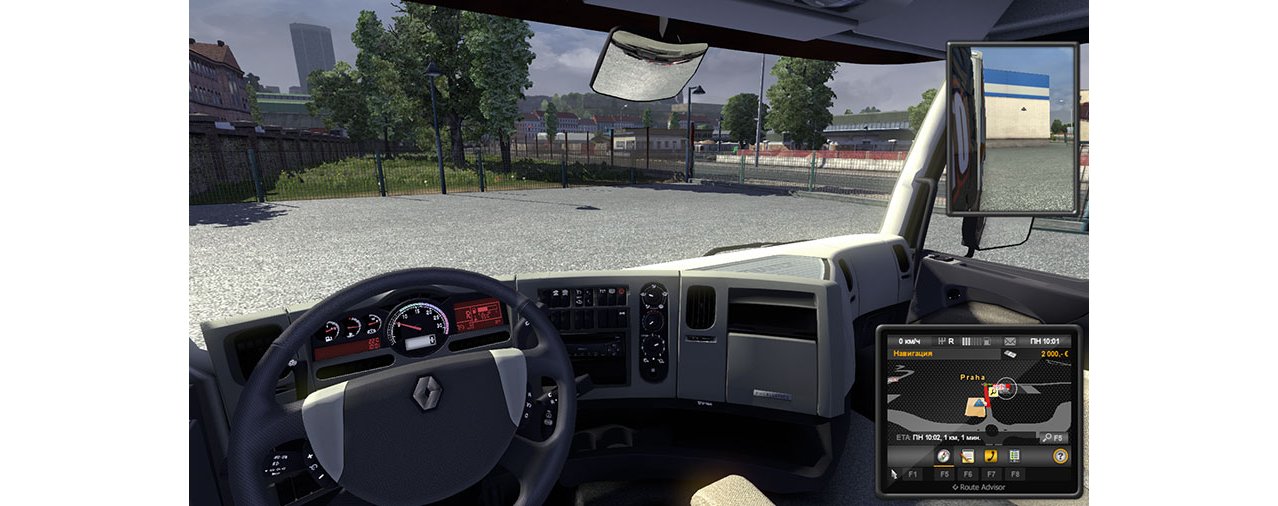This screenshot has height=506, width=1278.
Task: Click the Route Advisor title label
Action: click(982, 487)
